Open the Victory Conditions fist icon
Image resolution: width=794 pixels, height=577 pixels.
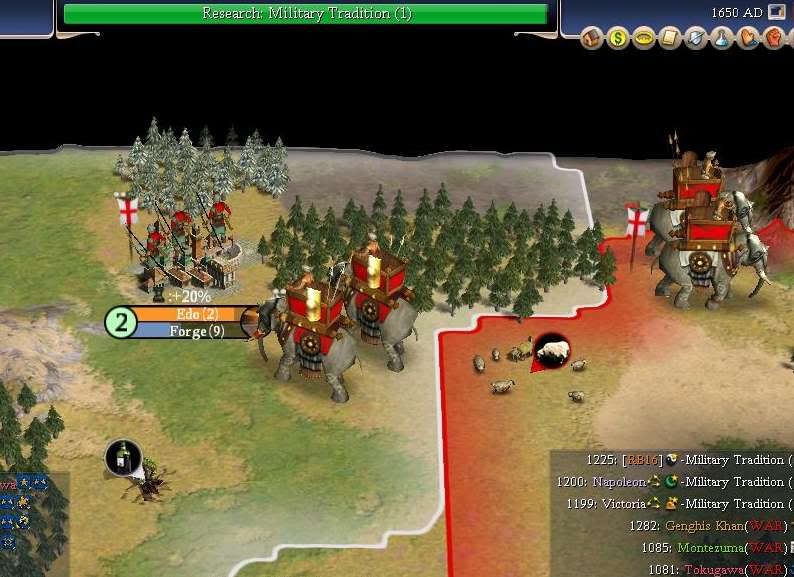773,39
